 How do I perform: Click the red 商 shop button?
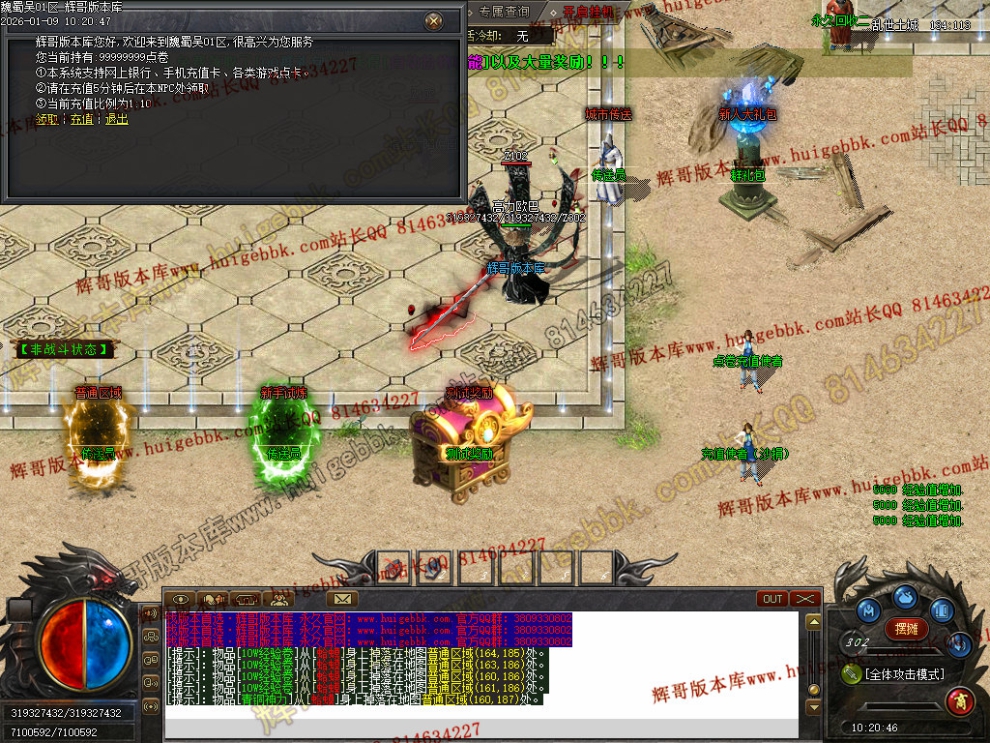click(960, 701)
